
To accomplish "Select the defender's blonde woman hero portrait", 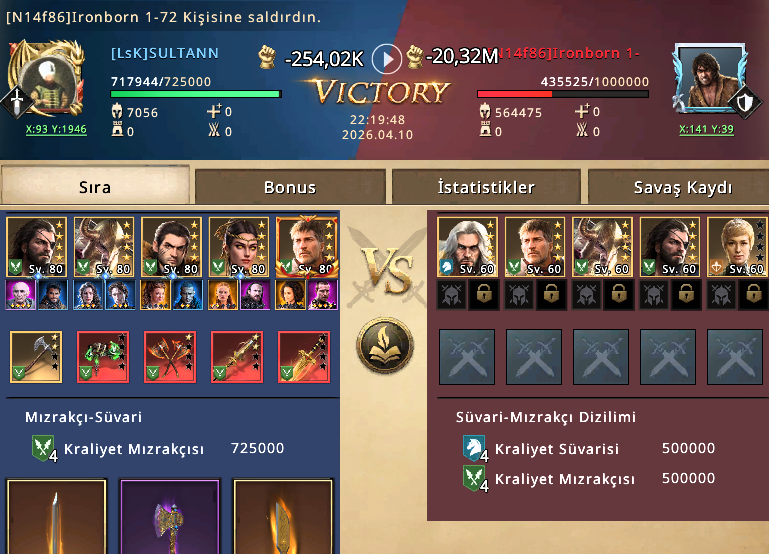I will 736,247.
